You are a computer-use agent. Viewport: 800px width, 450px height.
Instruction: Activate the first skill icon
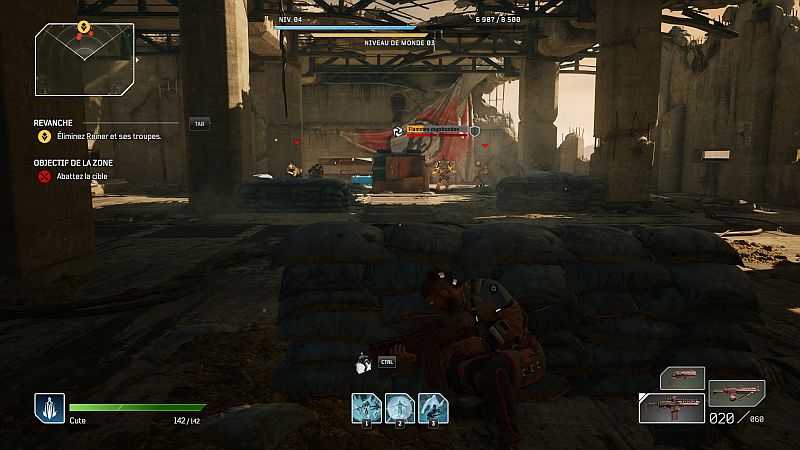tap(366, 408)
